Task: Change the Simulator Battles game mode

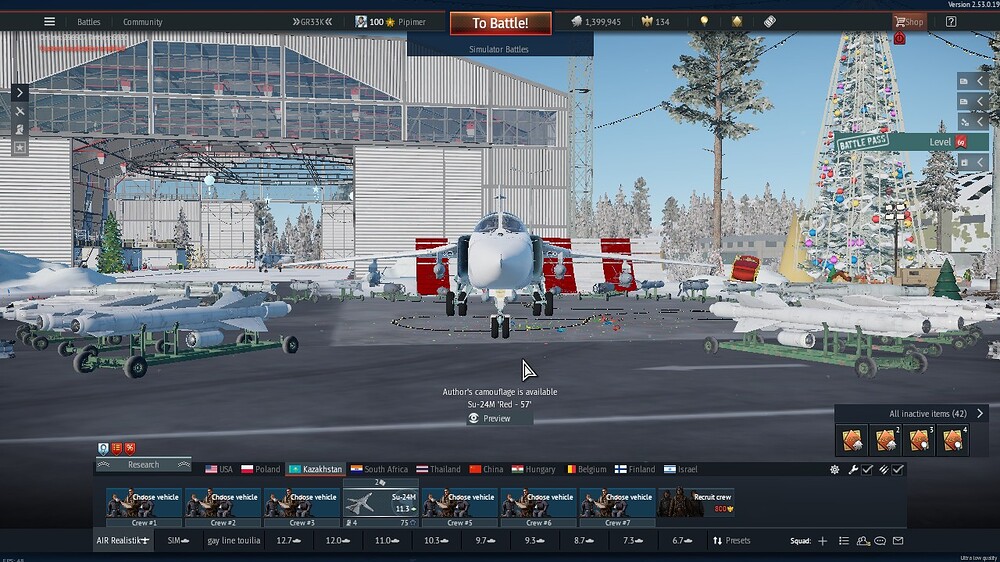Action: click(499, 48)
